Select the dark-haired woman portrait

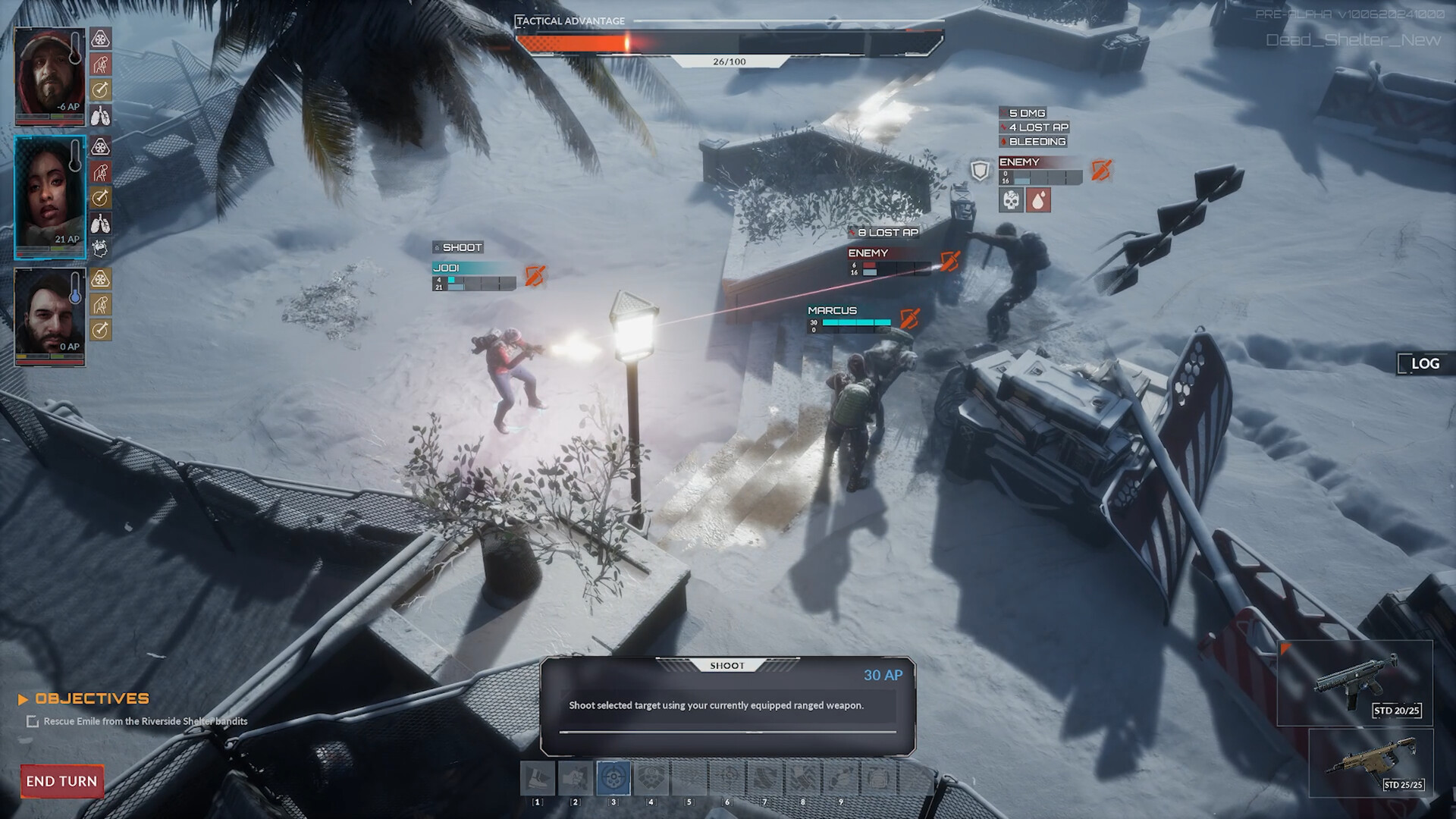[49, 196]
